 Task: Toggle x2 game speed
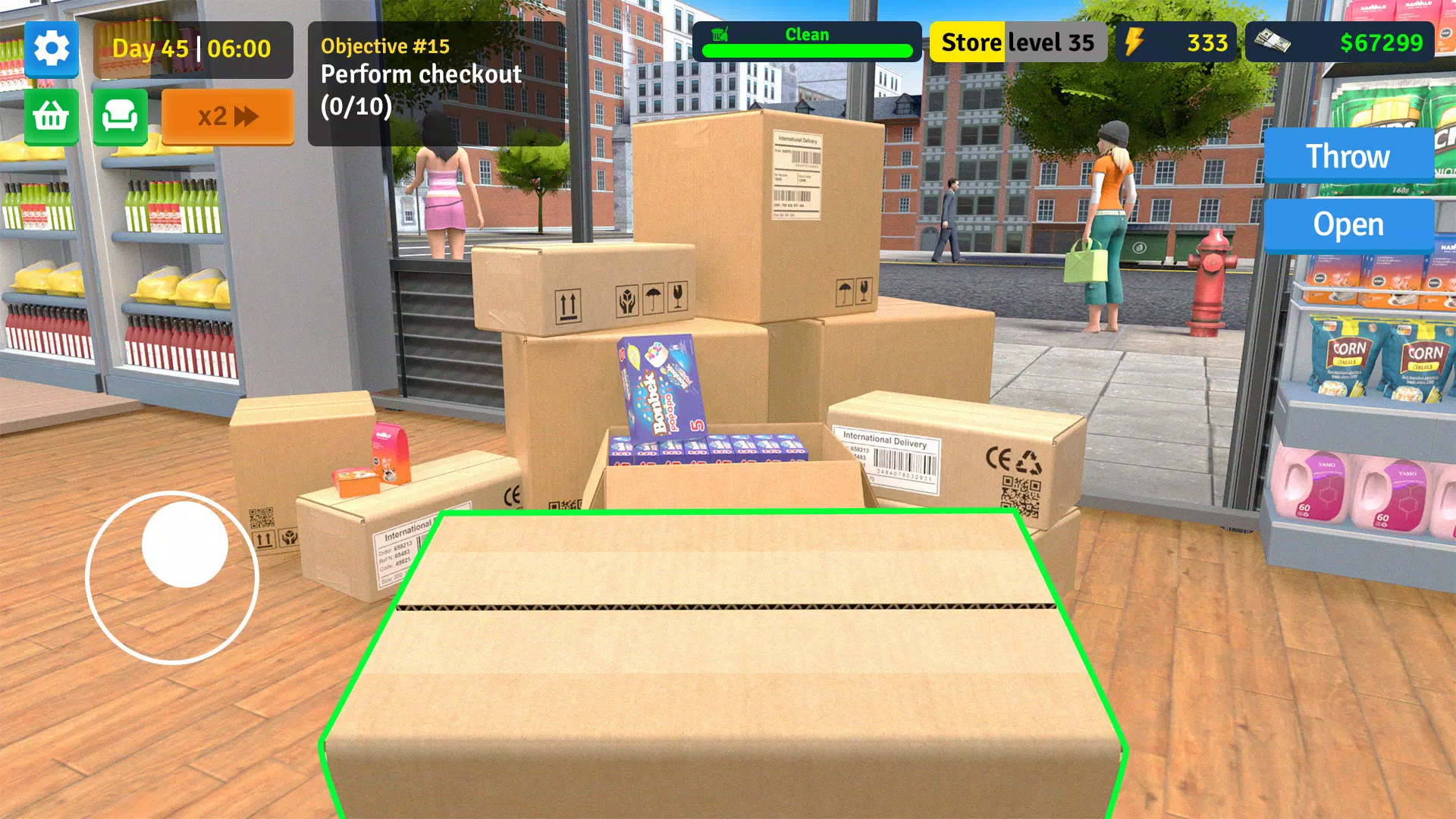tap(227, 116)
